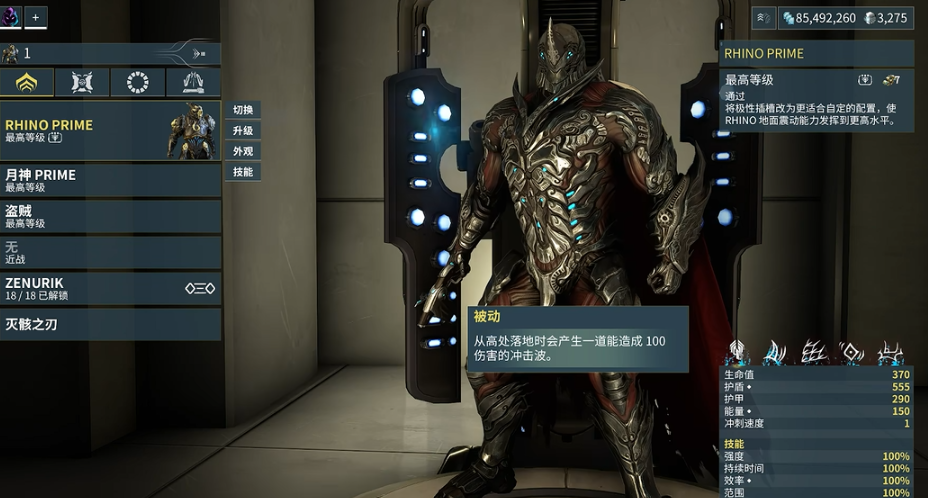Open the empty 近战 melee slot
This screenshot has width=928, height=498.
click(110, 252)
